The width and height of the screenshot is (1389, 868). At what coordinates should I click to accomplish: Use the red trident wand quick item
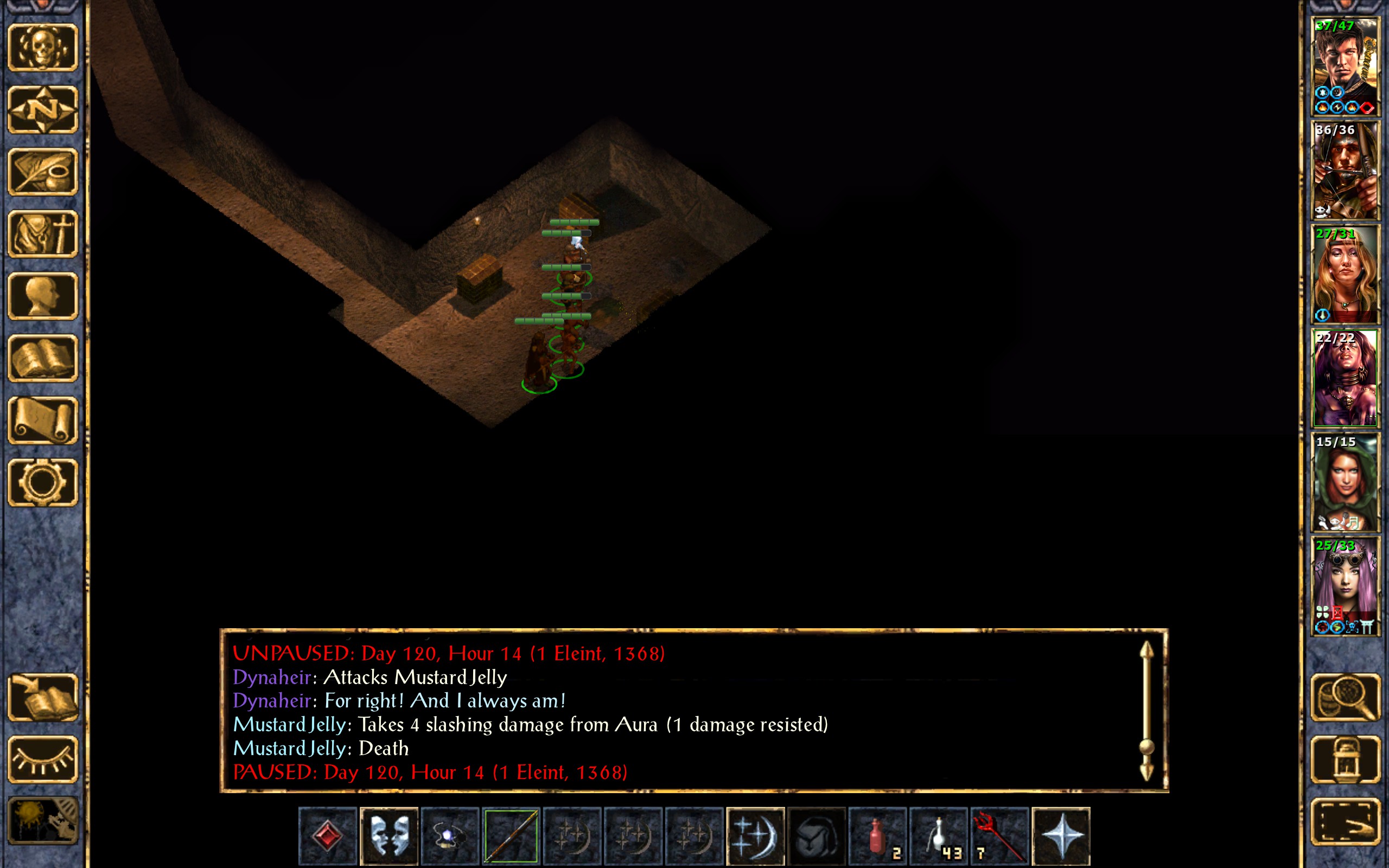999,836
